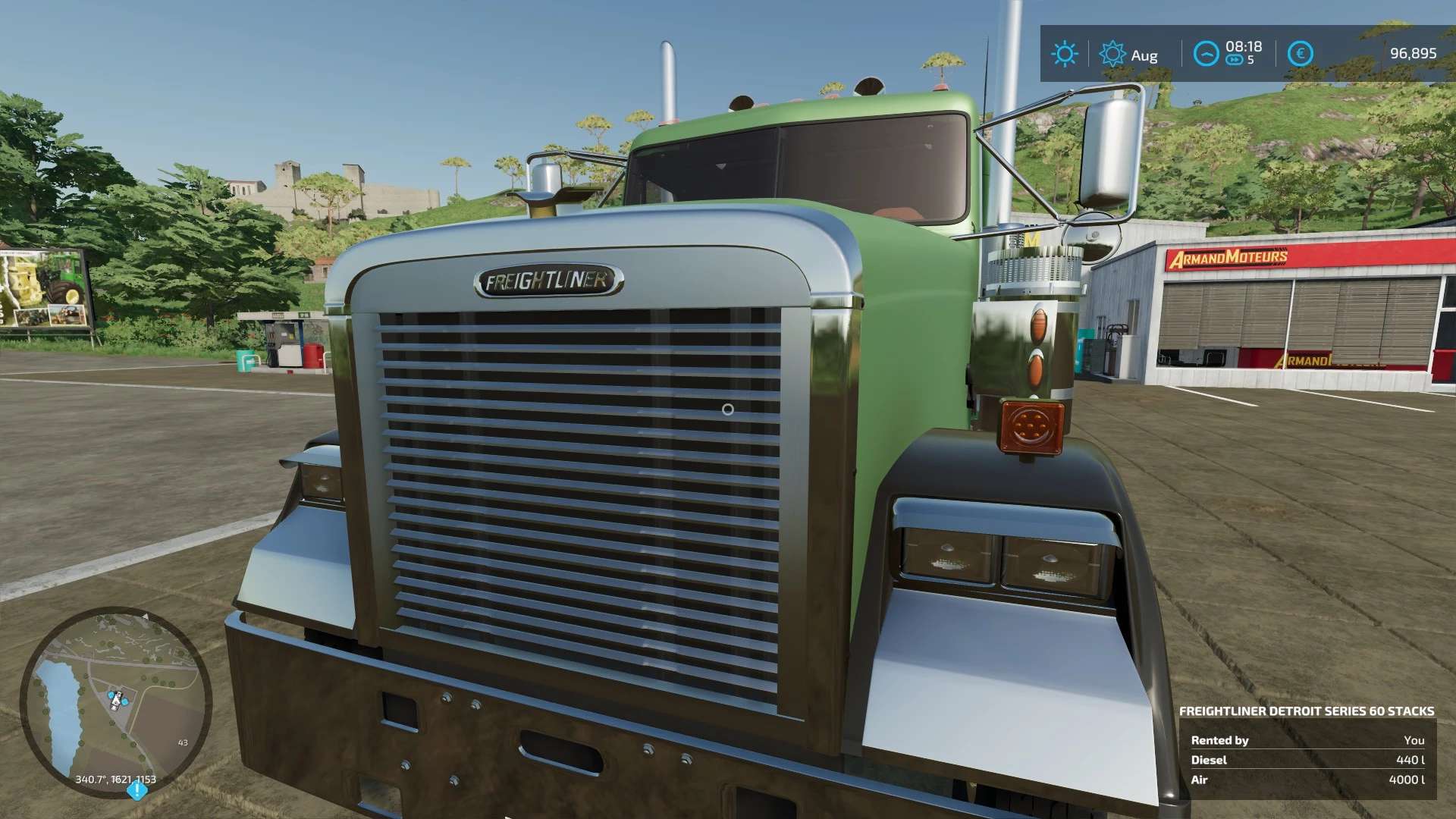Viewport: 1456px width, 819px height.
Task: Click the euro money icon
Action: [1301, 54]
